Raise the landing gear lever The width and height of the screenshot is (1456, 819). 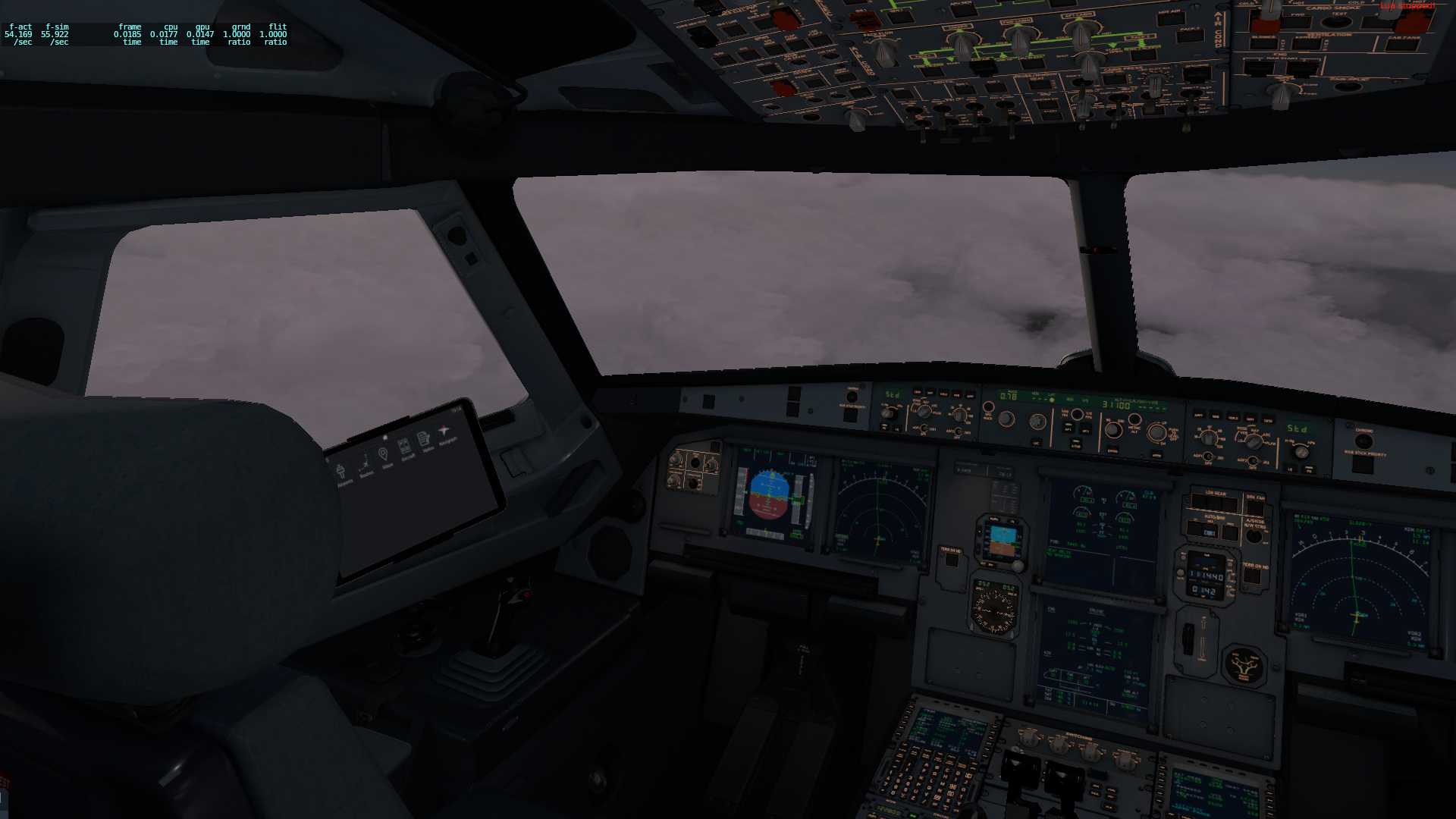tap(1206, 618)
